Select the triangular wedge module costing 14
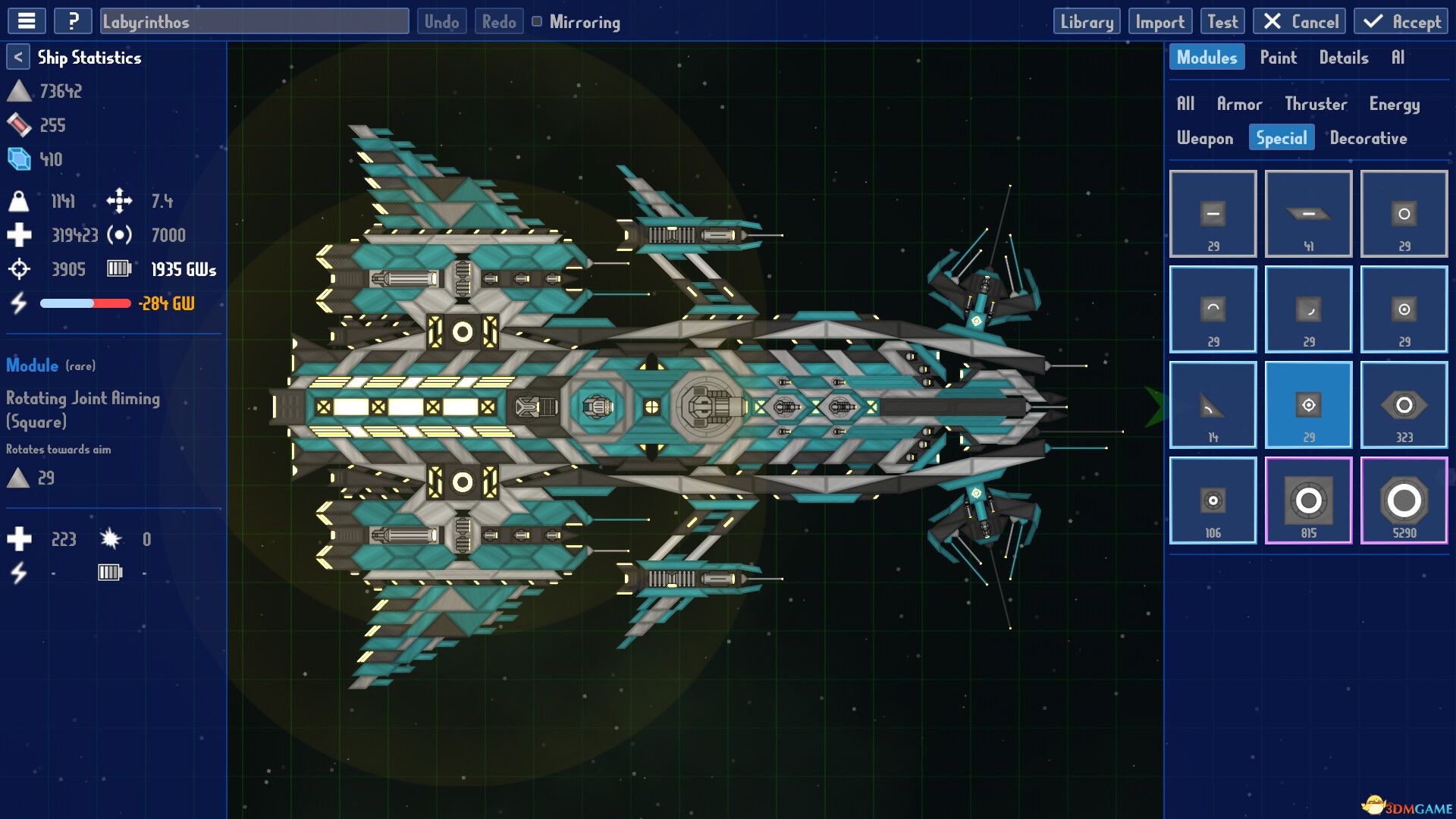This screenshot has width=1456, height=819. [x=1213, y=404]
